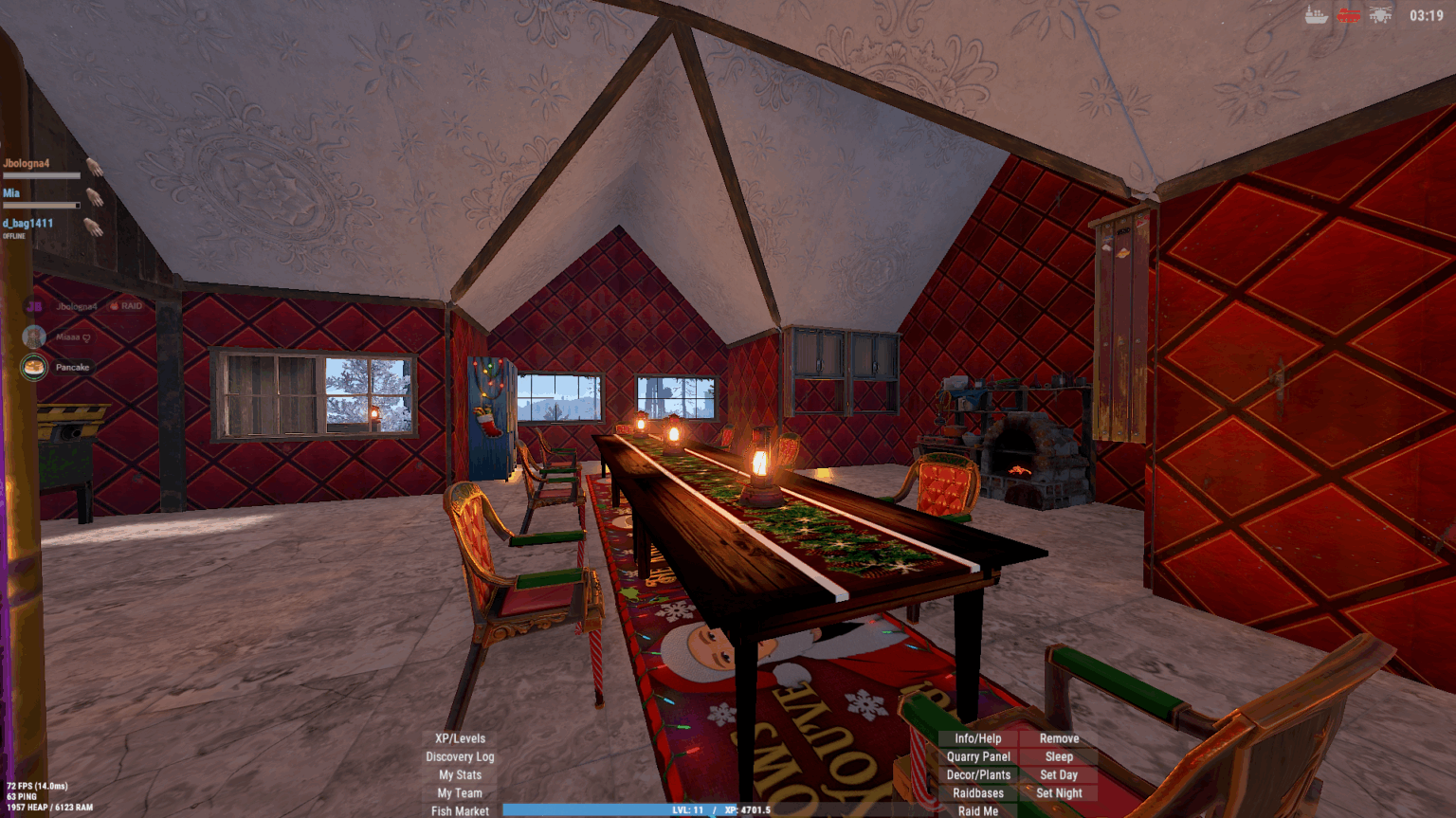Toggle Set Night mode
Image resolution: width=1456 pixels, height=818 pixels.
tap(1059, 792)
